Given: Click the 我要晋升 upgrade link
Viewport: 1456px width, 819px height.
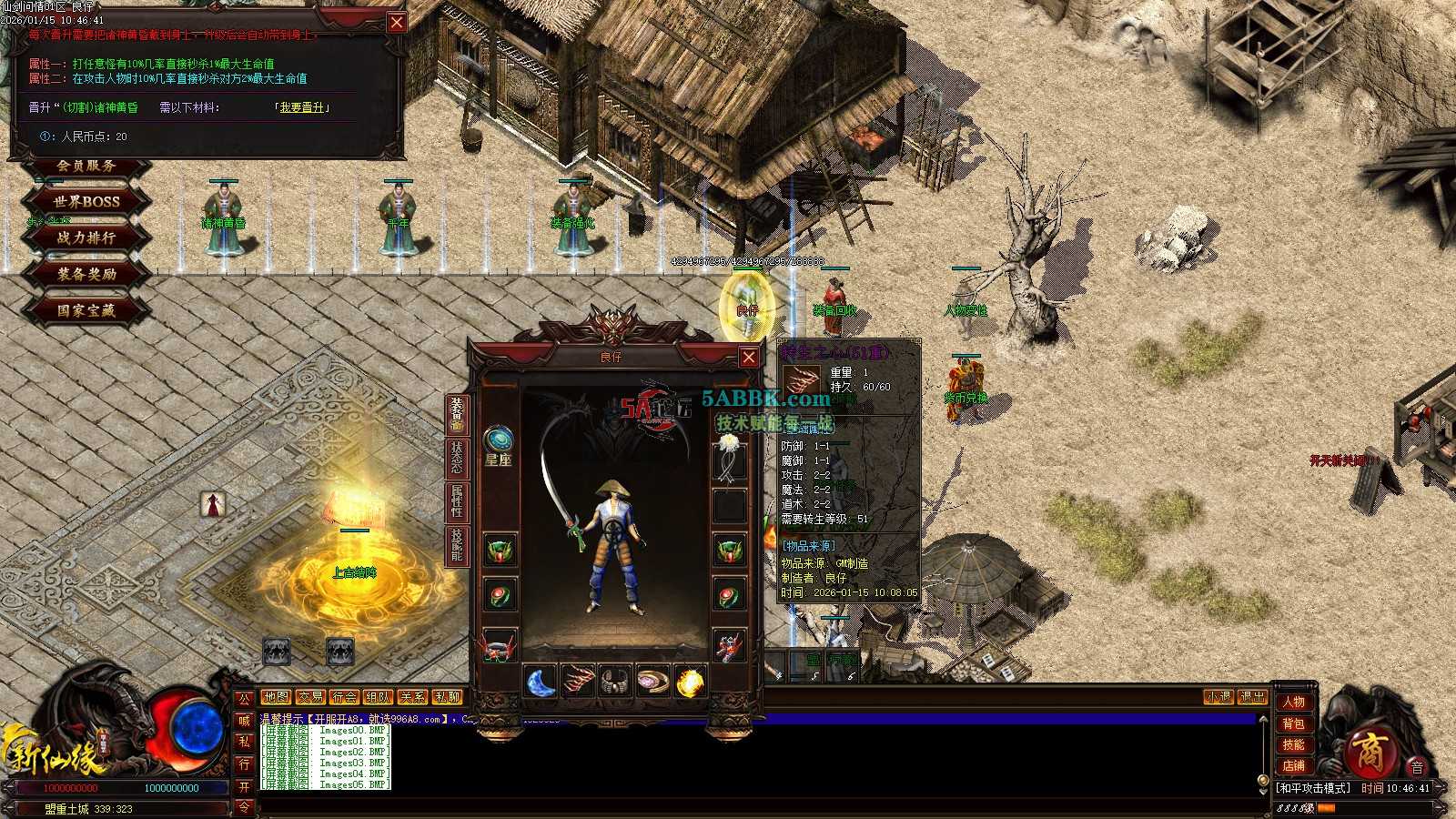Looking at the screenshot, I should pos(301,107).
